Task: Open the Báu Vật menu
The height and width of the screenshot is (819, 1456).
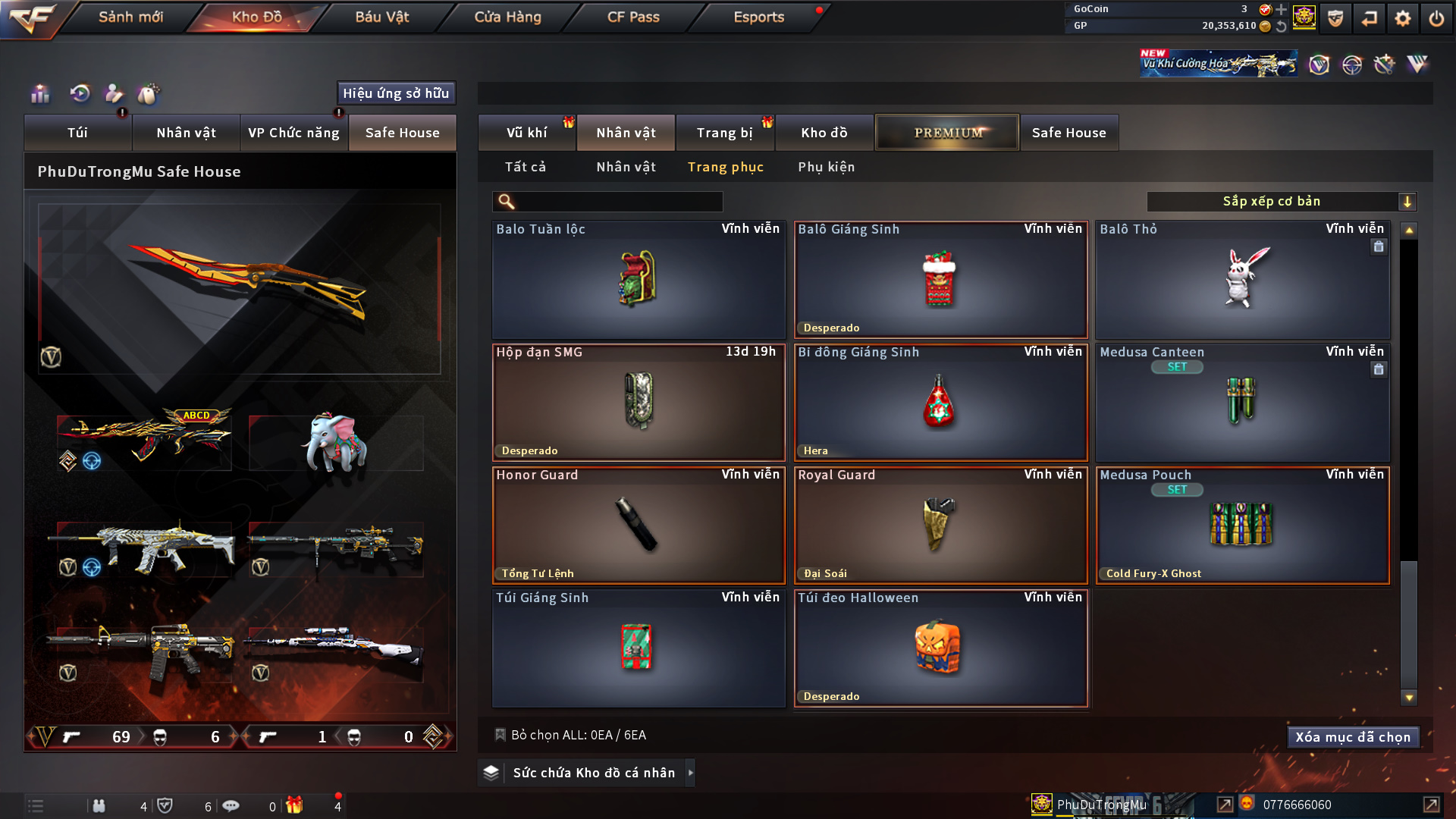Action: 381,17
